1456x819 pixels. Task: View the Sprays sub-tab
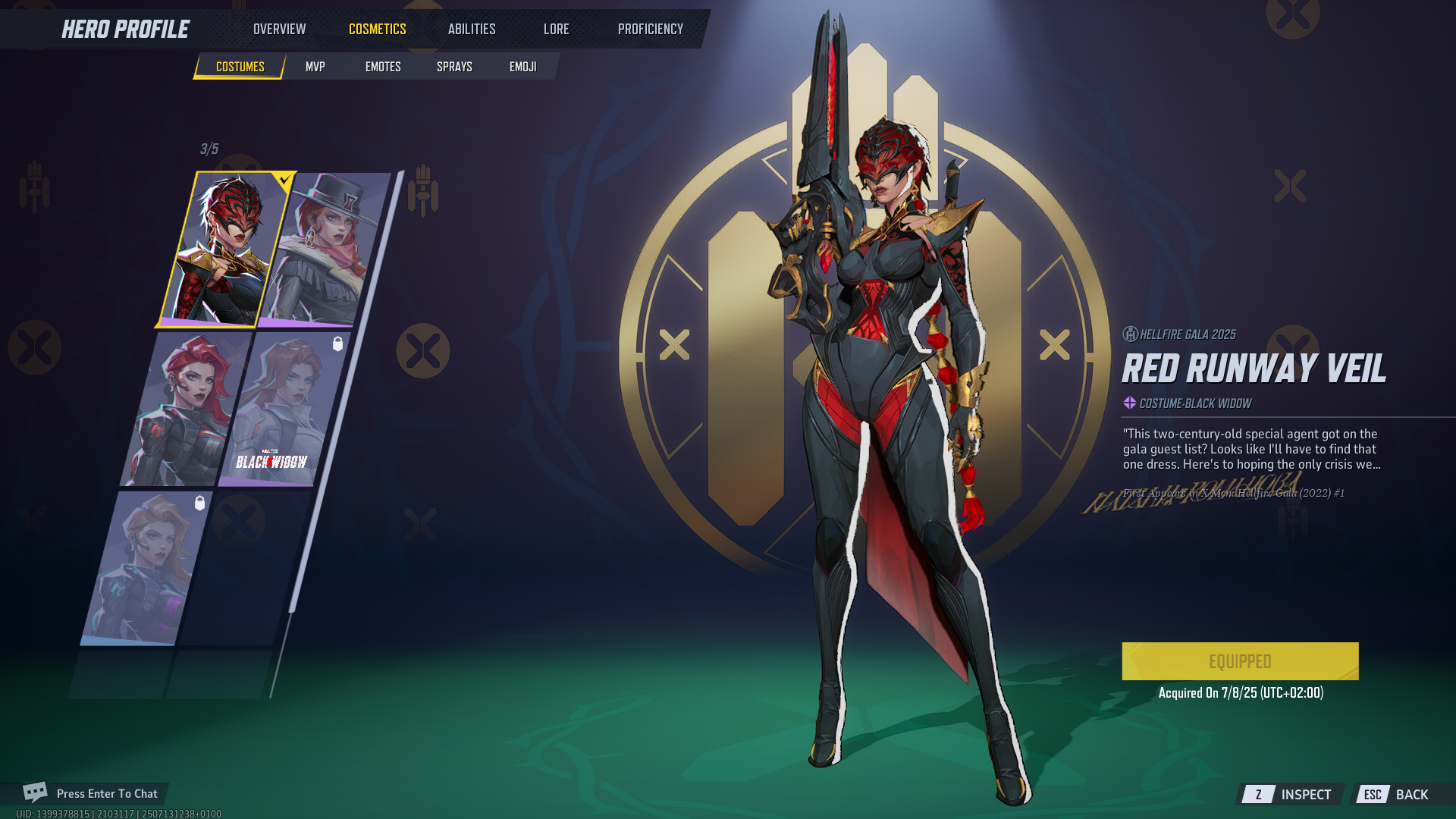pos(454,67)
